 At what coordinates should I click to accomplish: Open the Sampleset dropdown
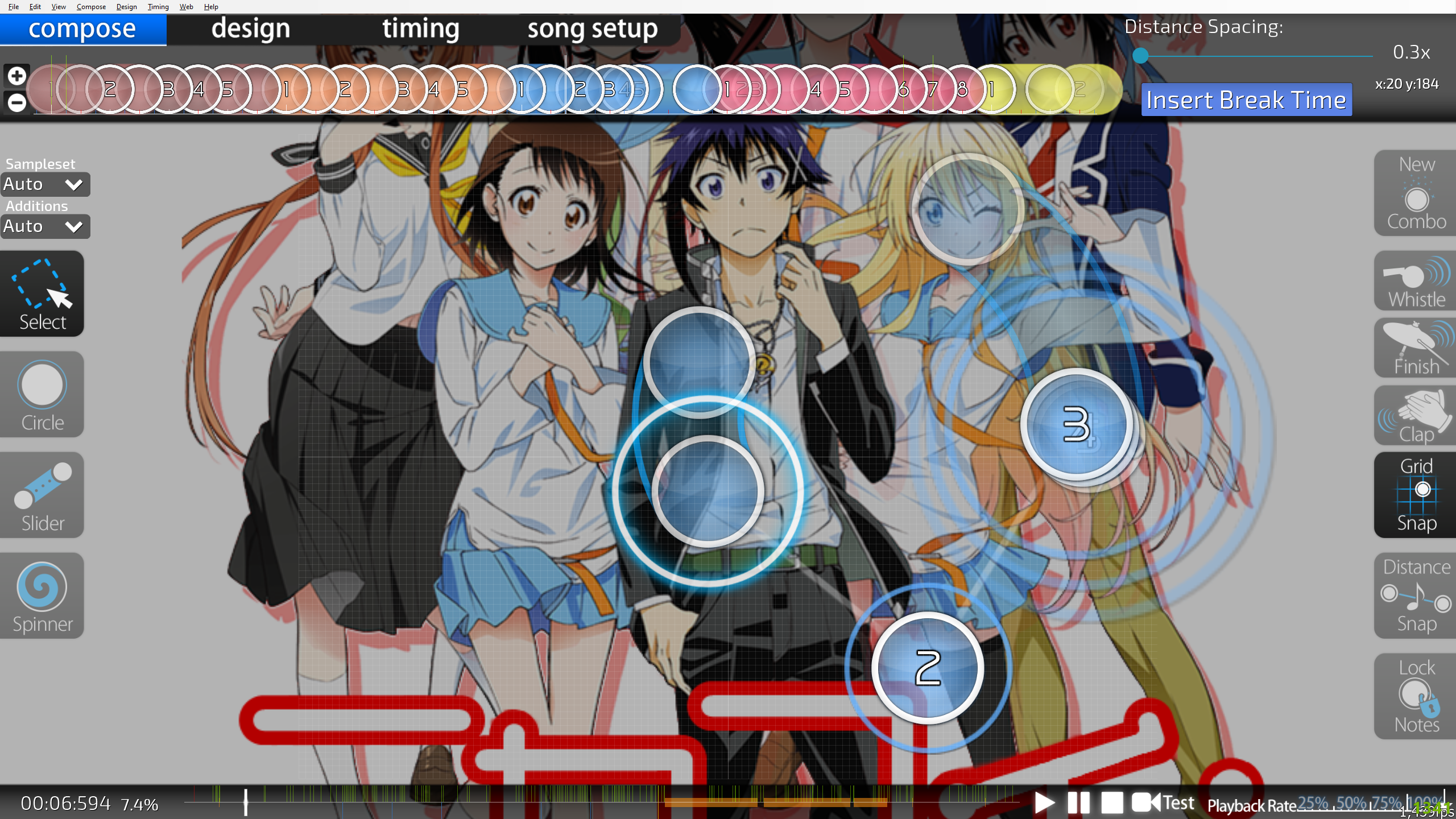tap(44, 184)
